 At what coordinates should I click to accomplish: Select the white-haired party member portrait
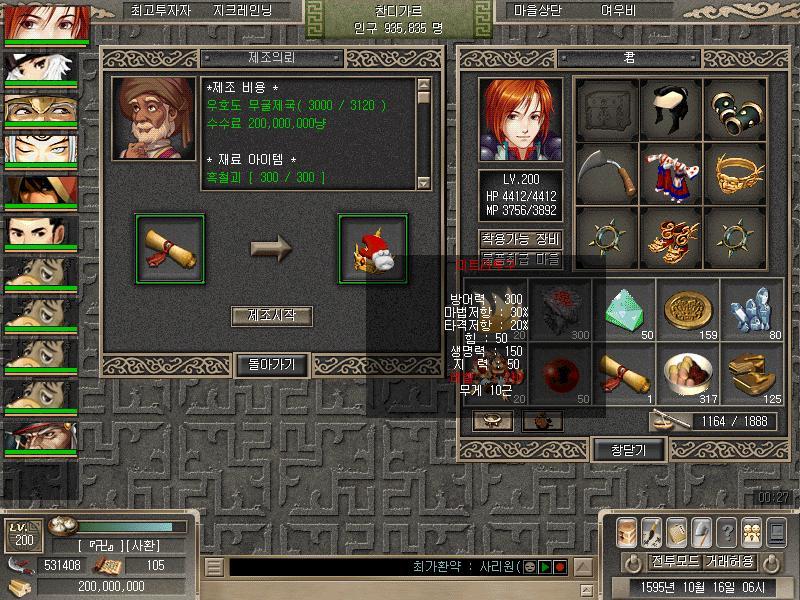tap(38, 68)
